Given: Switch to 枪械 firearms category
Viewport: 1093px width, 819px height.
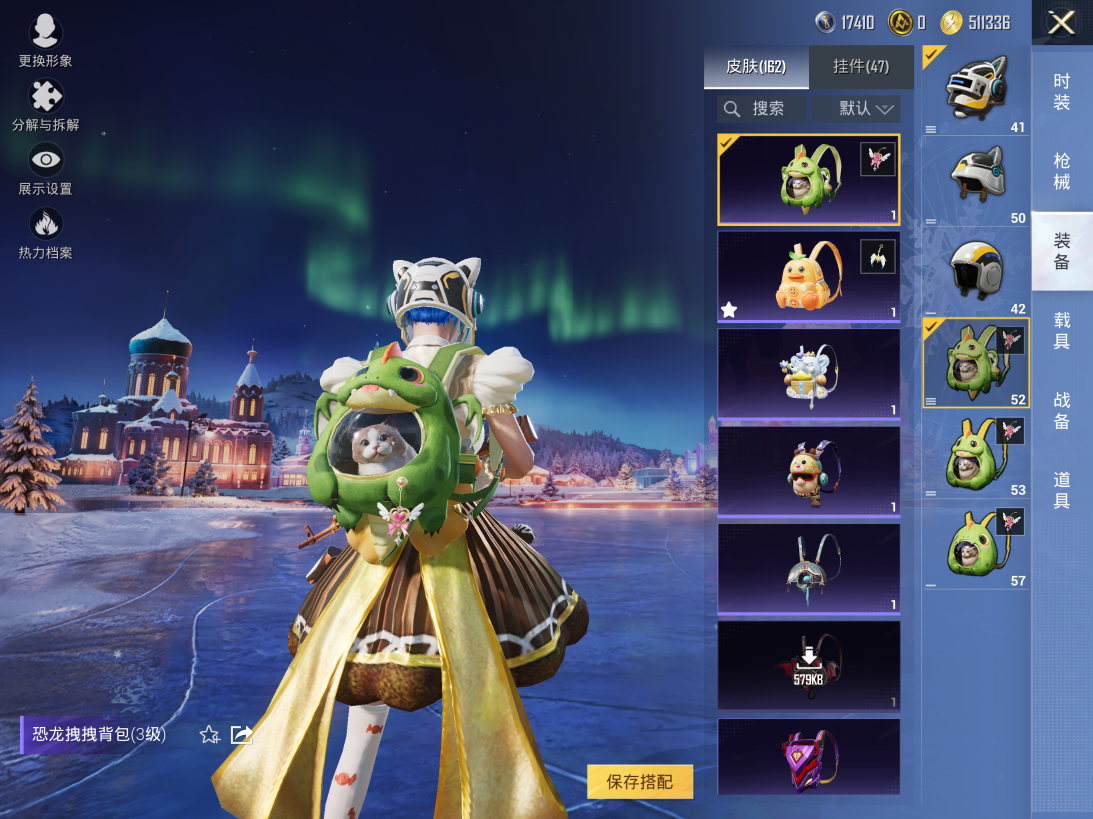Looking at the screenshot, I should (1062, 171).
